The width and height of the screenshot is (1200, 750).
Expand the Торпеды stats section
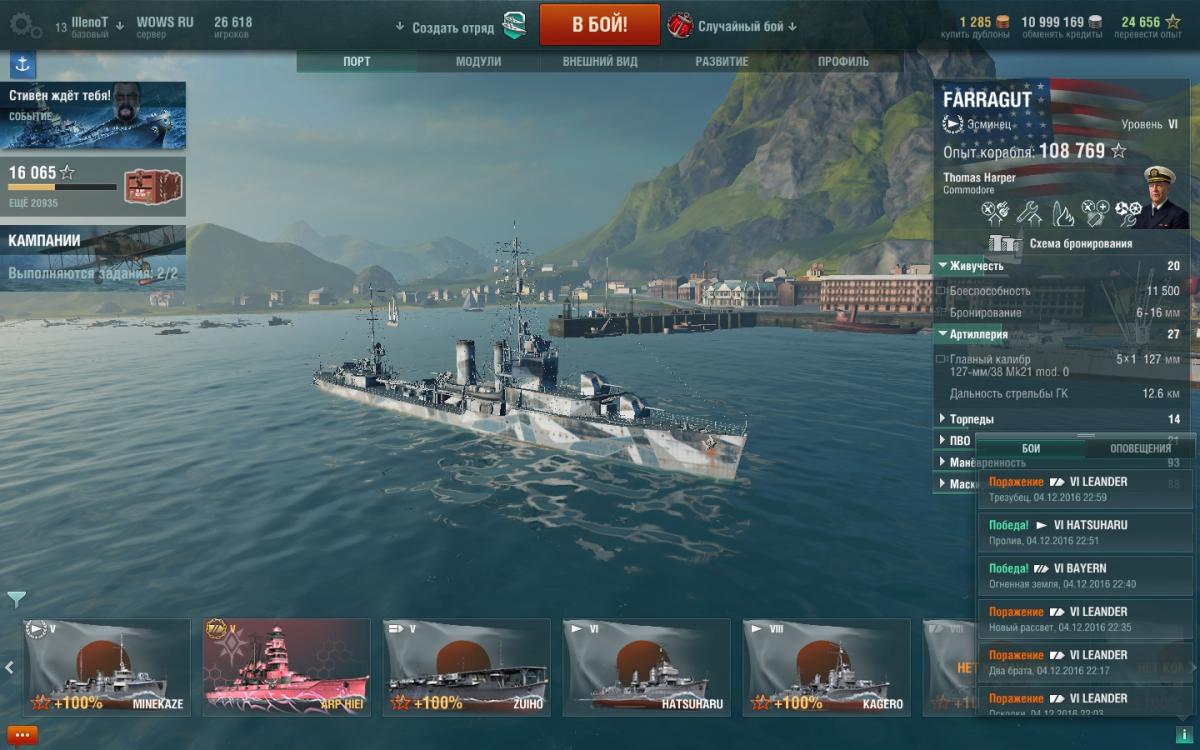971,419
